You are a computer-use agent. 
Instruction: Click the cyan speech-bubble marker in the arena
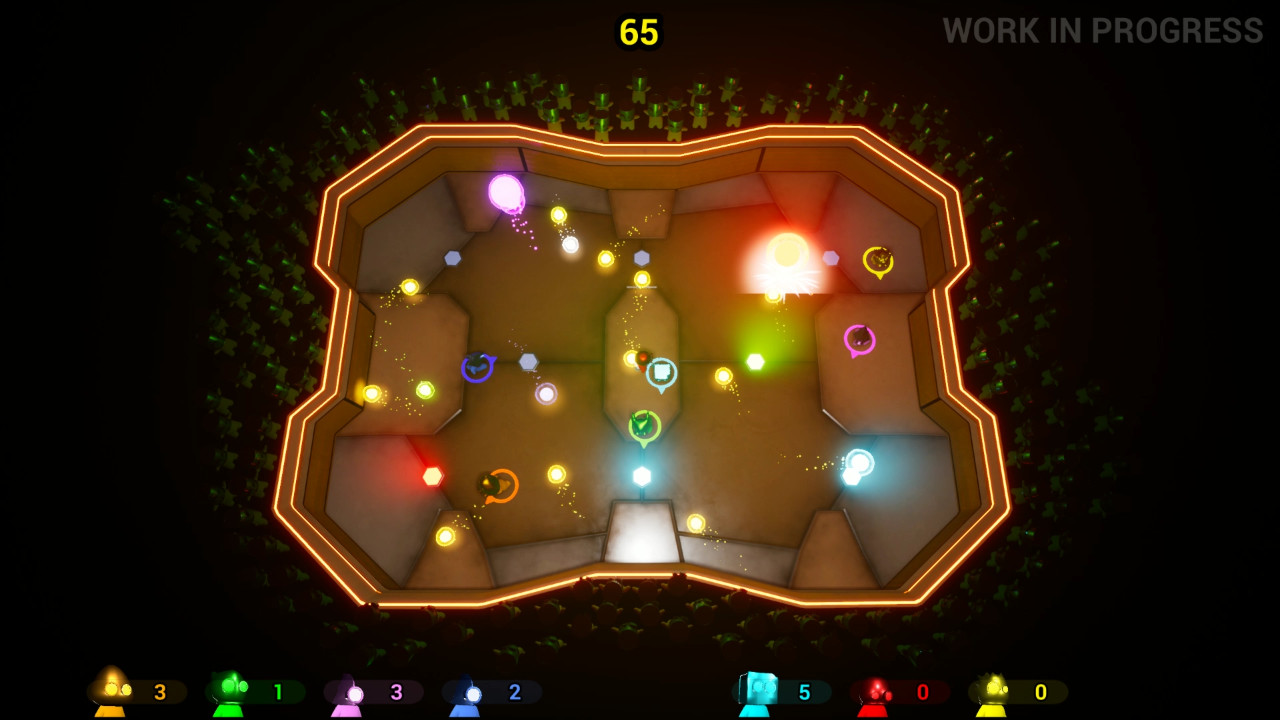663,371
